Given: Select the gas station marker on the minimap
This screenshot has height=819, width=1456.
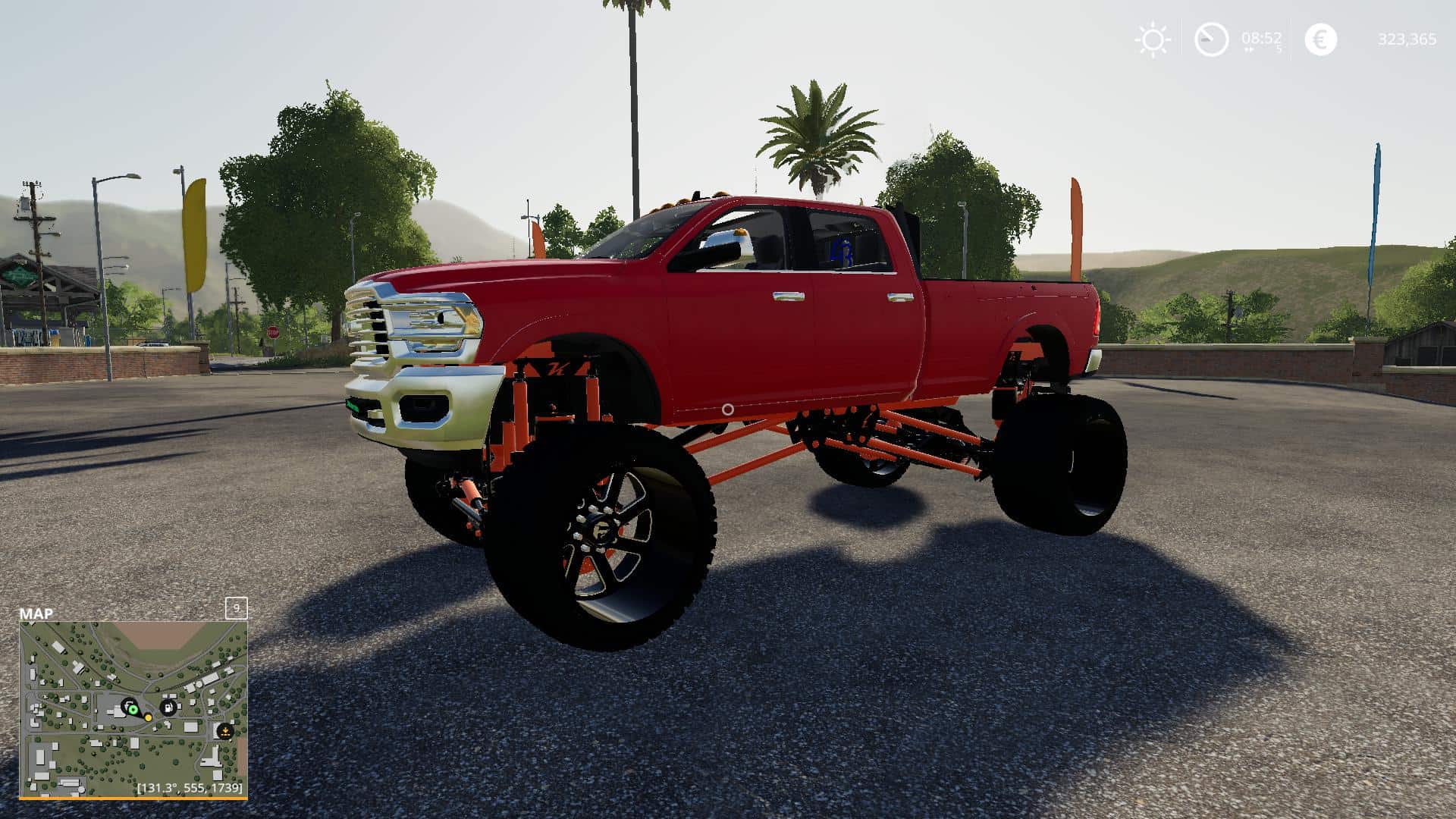Looking at the screenshot, I should pos(168,708).
